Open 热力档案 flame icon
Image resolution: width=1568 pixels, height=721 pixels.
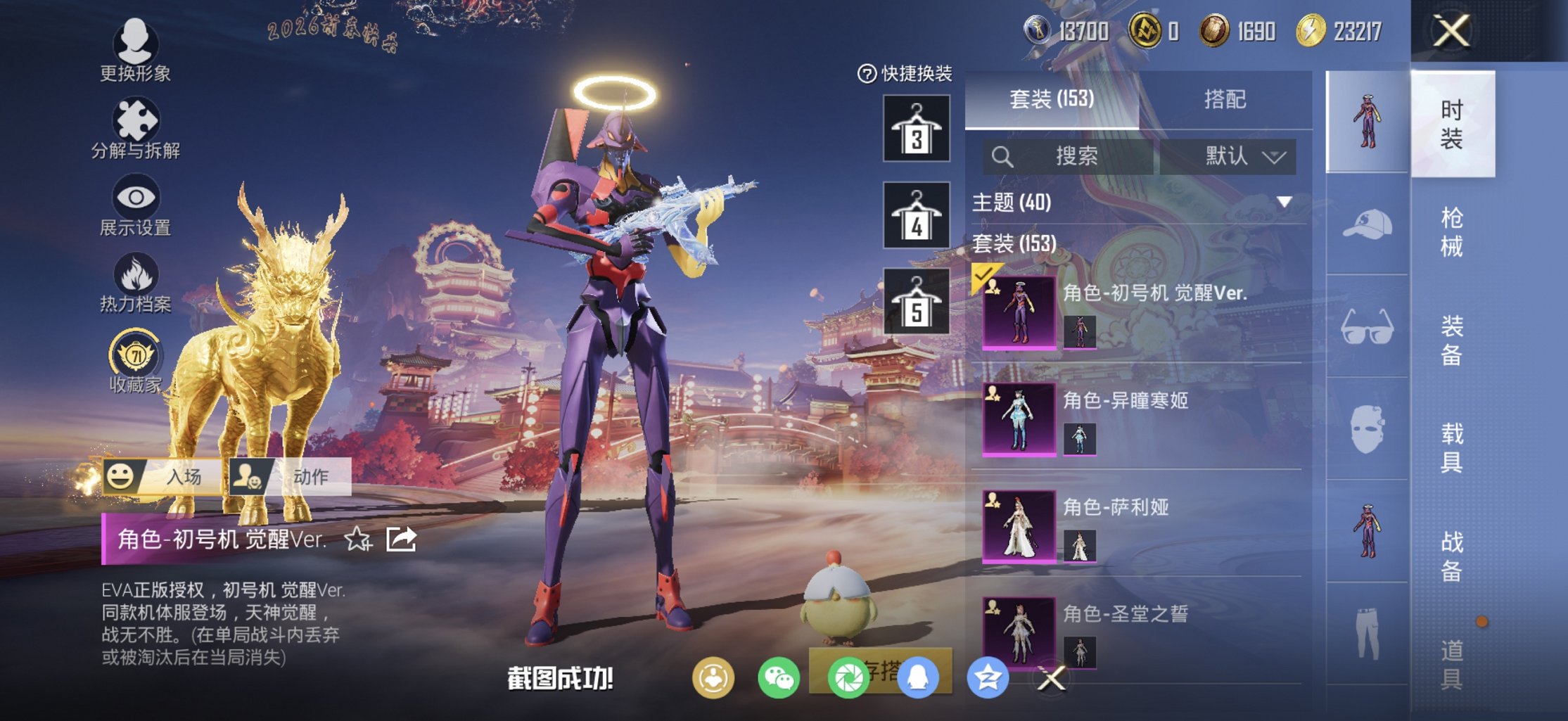click(135, 283)
